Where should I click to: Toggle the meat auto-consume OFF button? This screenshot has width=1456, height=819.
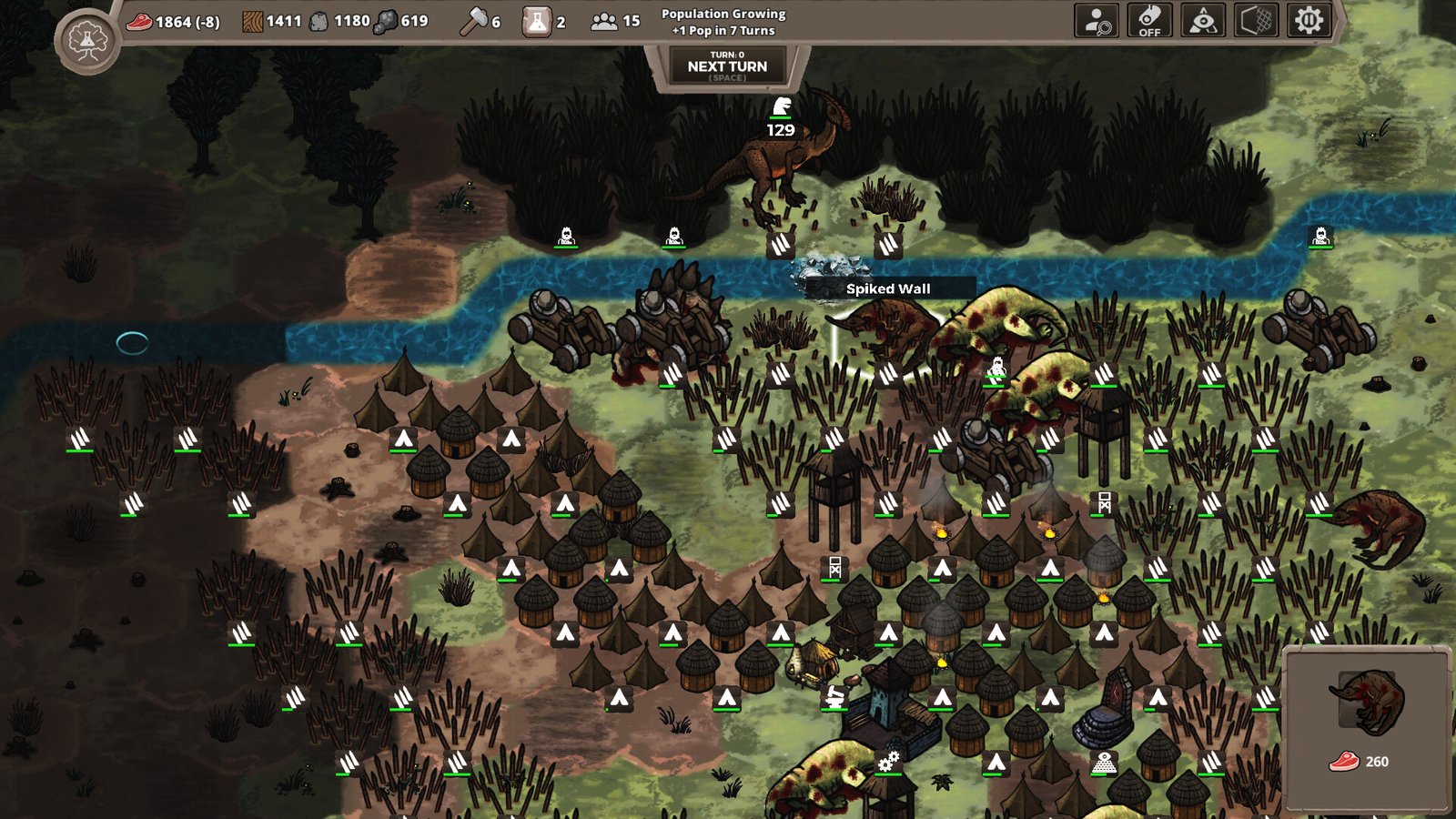click(x=1148, y=22)
